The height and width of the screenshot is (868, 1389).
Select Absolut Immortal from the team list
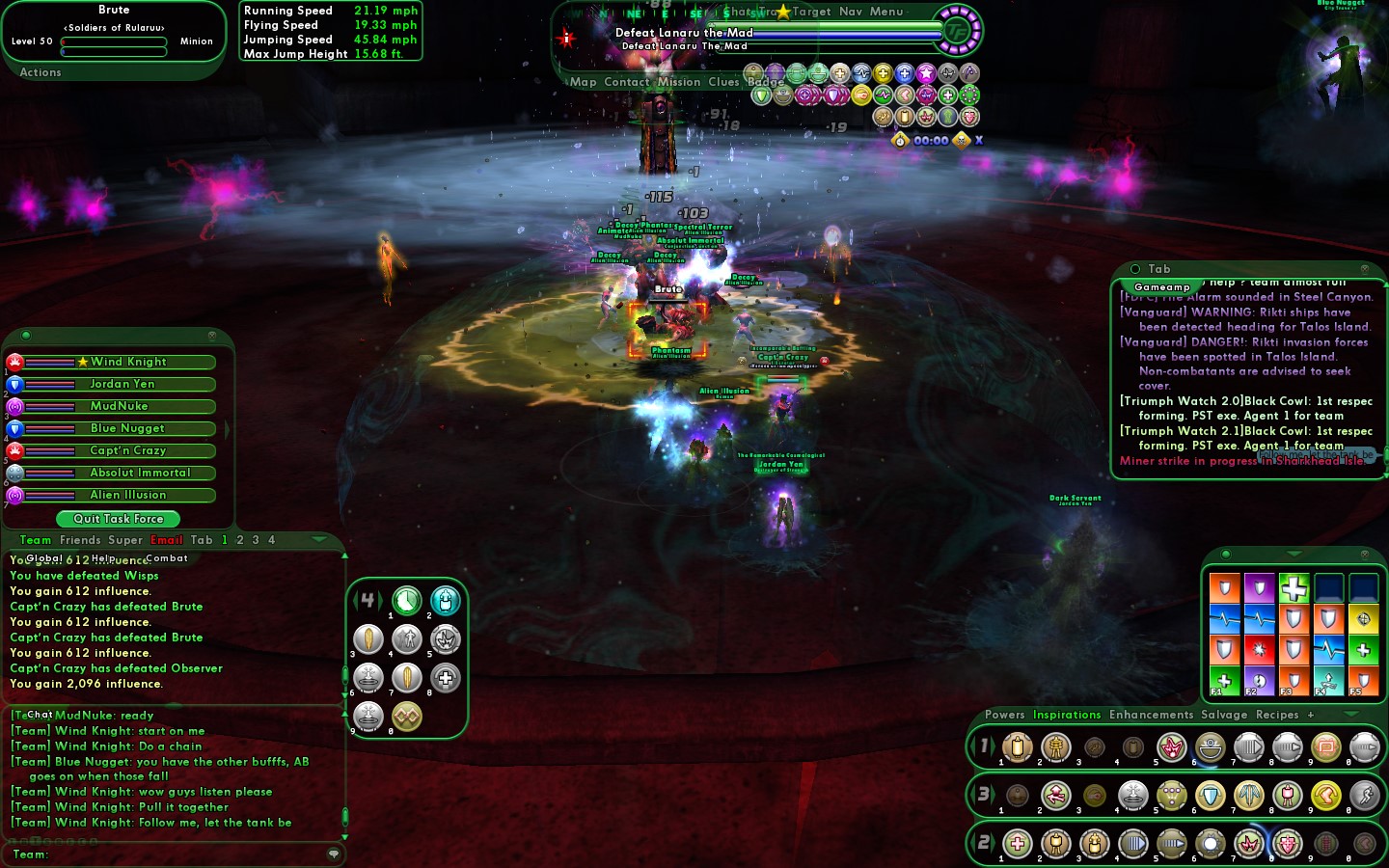click(140, 473)
